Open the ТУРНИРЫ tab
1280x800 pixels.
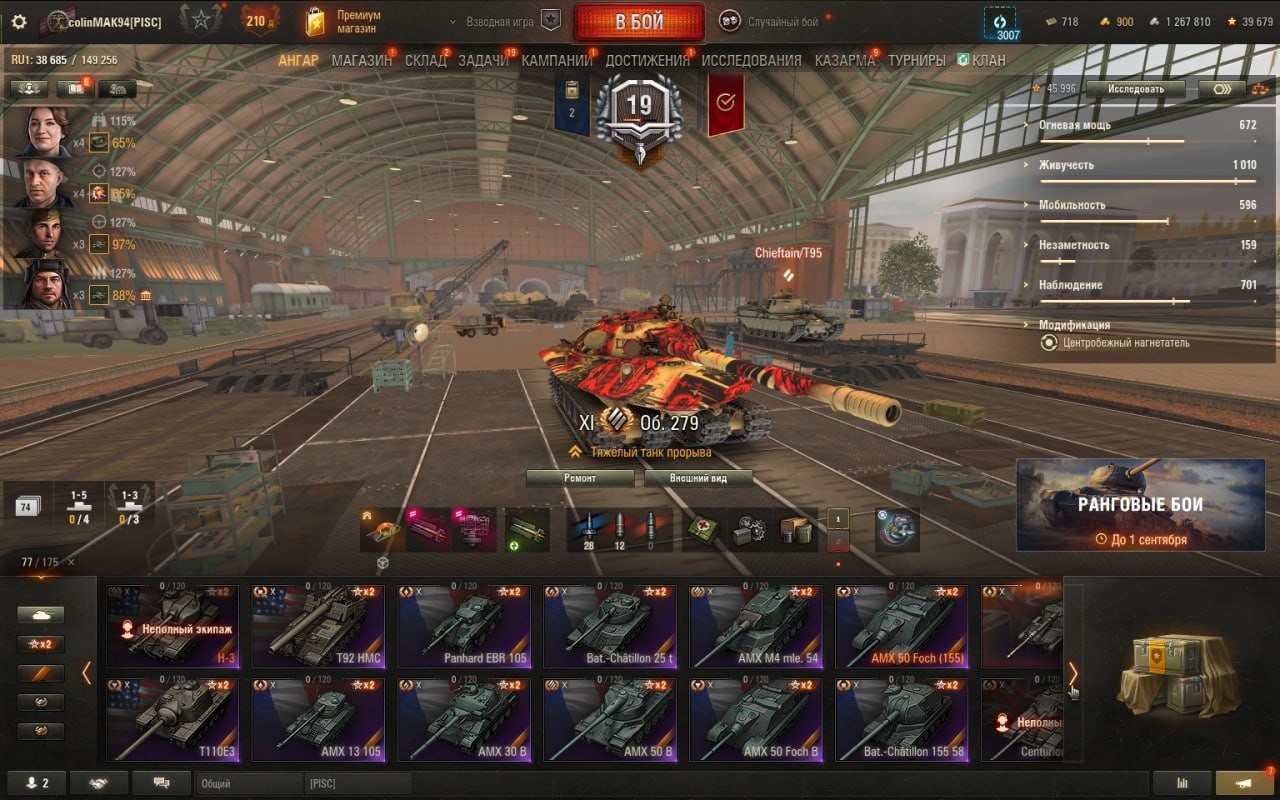tap(916, 60)
